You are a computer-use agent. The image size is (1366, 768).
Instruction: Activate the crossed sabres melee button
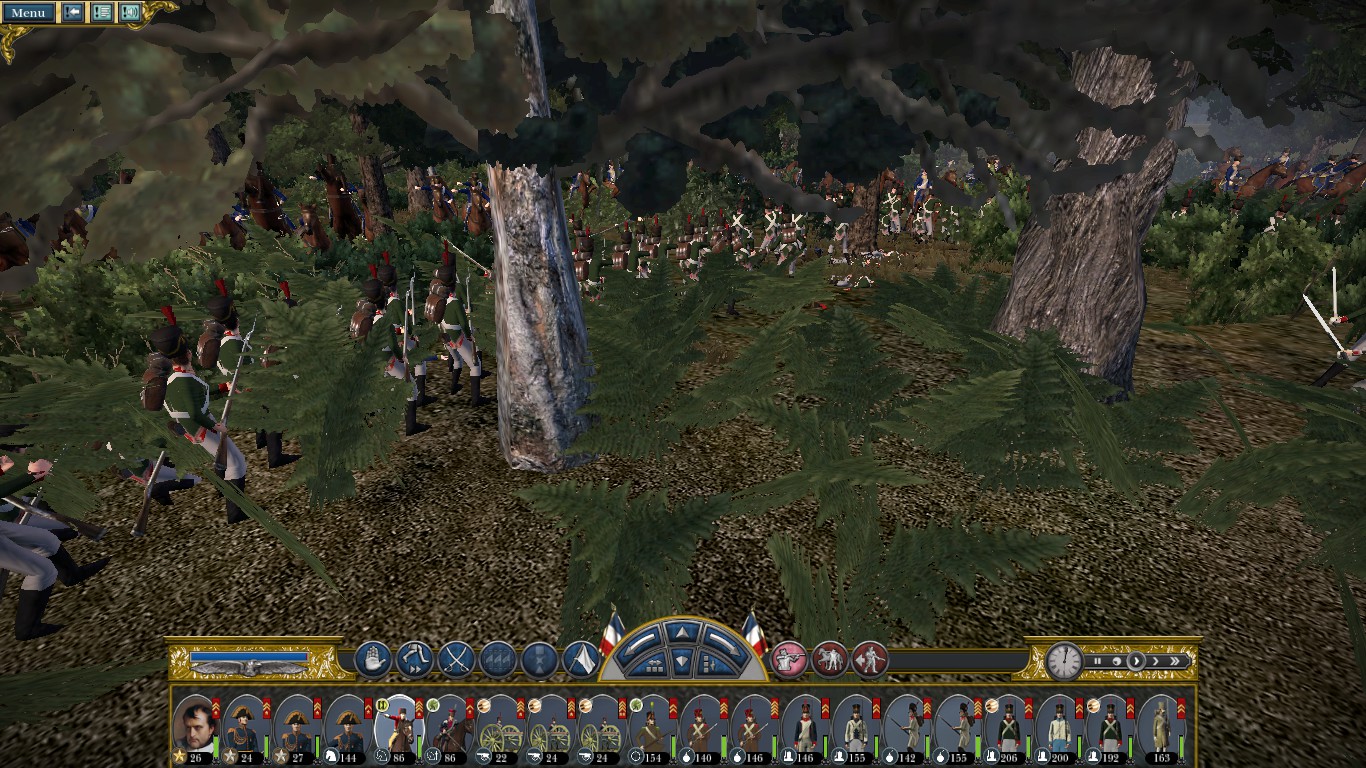pyautogui.click(x=456, y=660)
